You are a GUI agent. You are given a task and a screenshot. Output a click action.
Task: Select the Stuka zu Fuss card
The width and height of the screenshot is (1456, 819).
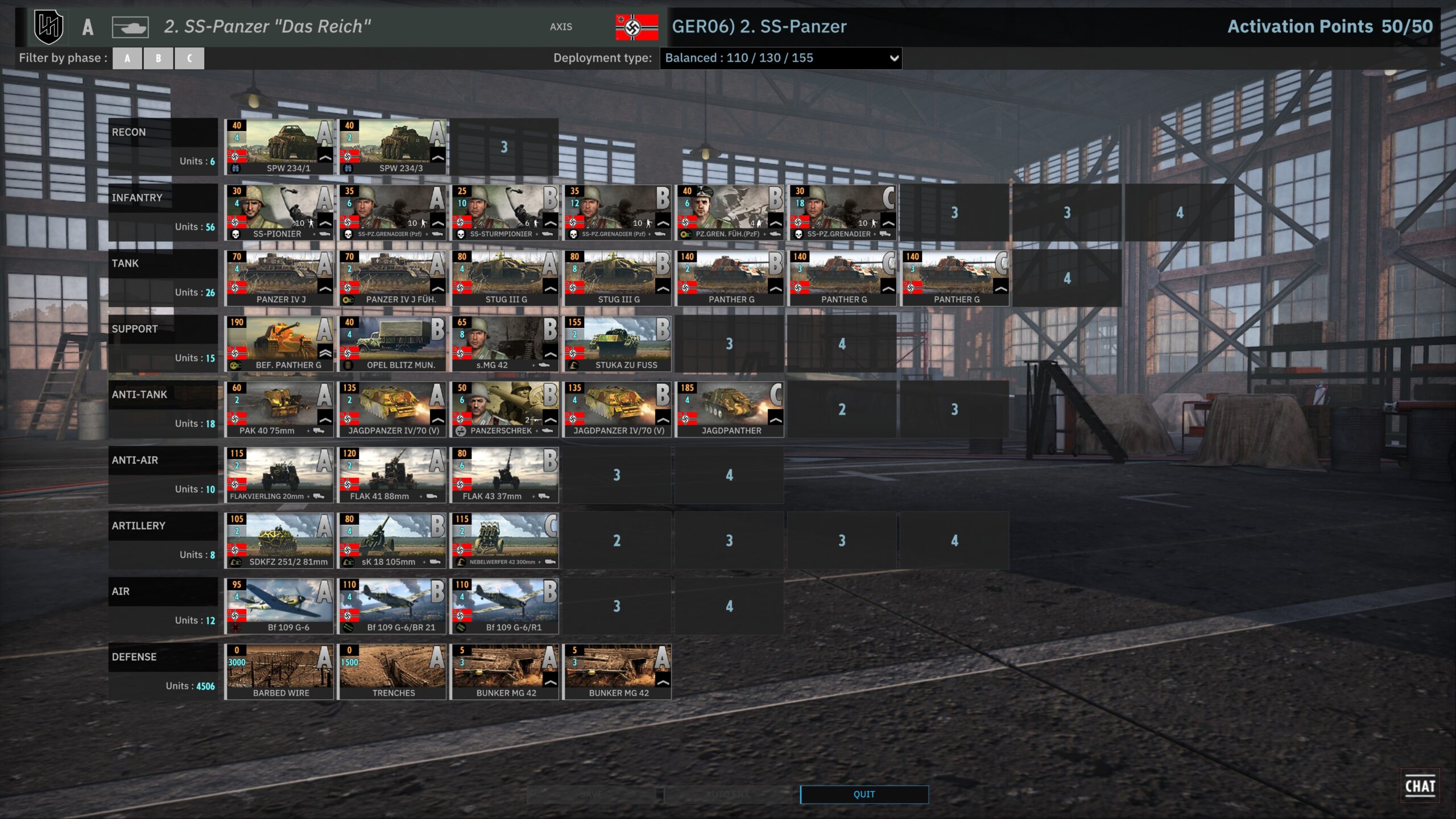[617, 344]
